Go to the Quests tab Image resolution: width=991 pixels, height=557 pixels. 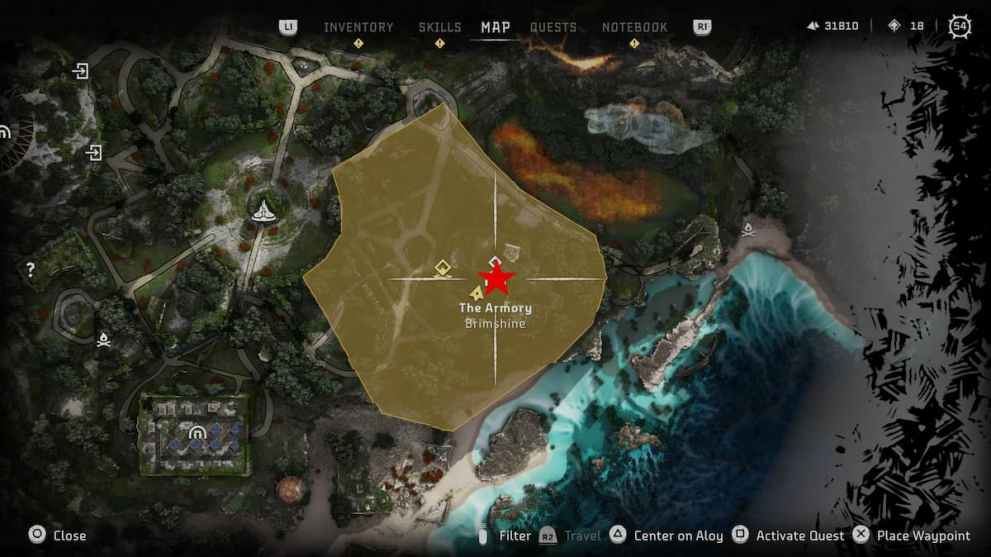pyautogui.click(x=553, y=27)
